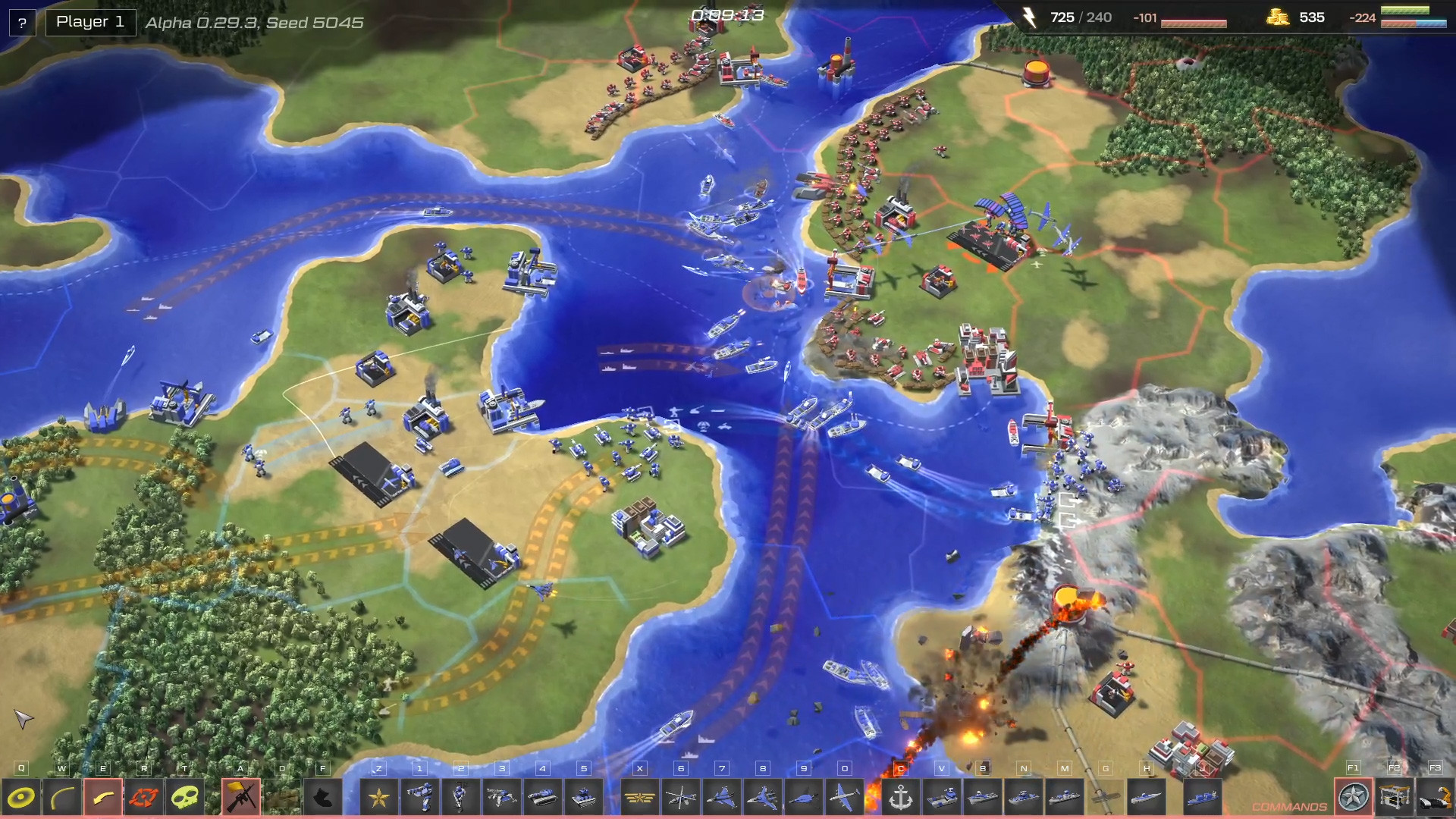The height and width of the screenshot is (819, 1456).
Task: Click the Player 1 button
Action: 90,21
